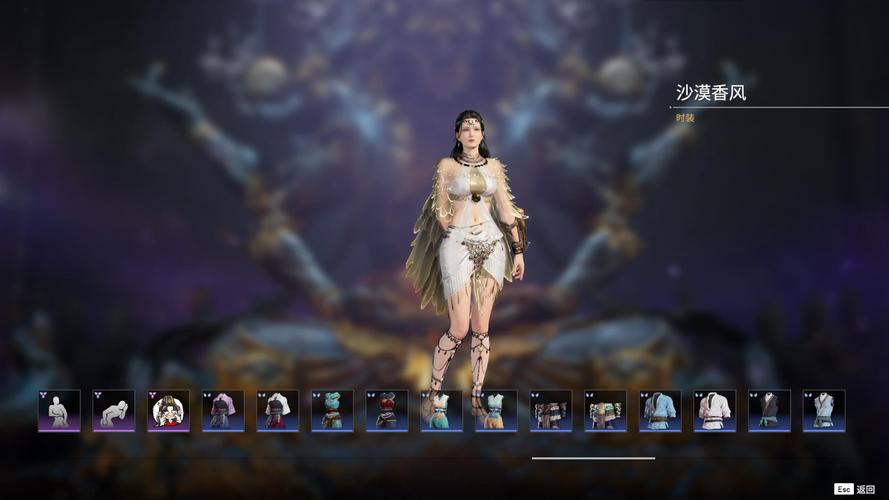Choose the black robe with green sash
The width and height of the screenshot is (889, 500).
pyautogui.click(x=769, y=411)
